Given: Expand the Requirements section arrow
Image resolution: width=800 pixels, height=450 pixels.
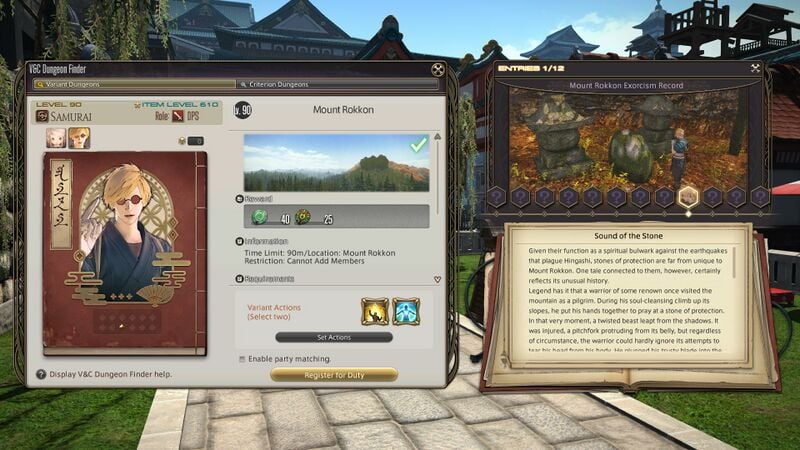Looking at the screenshot, I should pos(436,280).
